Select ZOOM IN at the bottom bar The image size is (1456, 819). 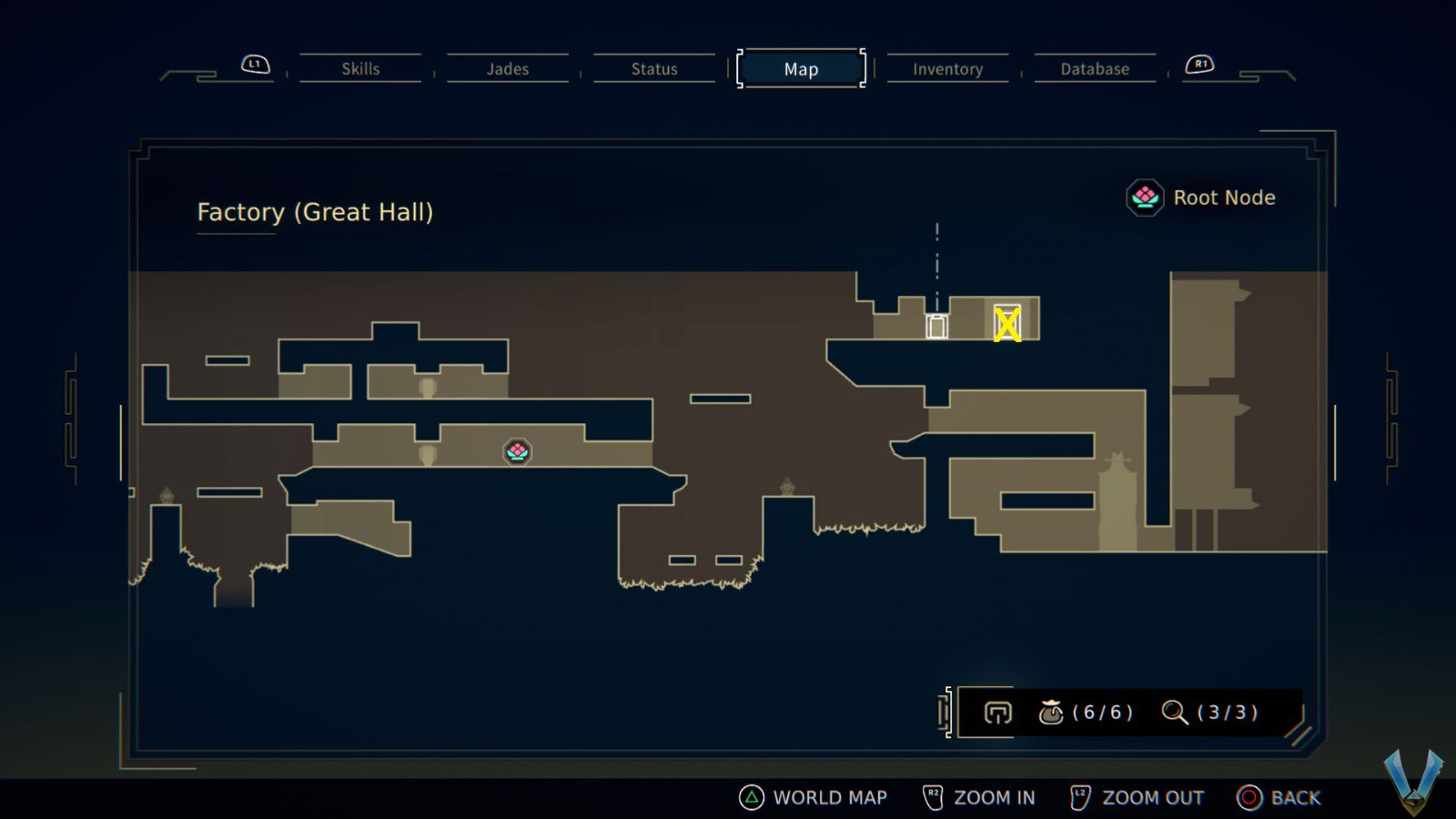click(x=995, y=797)
